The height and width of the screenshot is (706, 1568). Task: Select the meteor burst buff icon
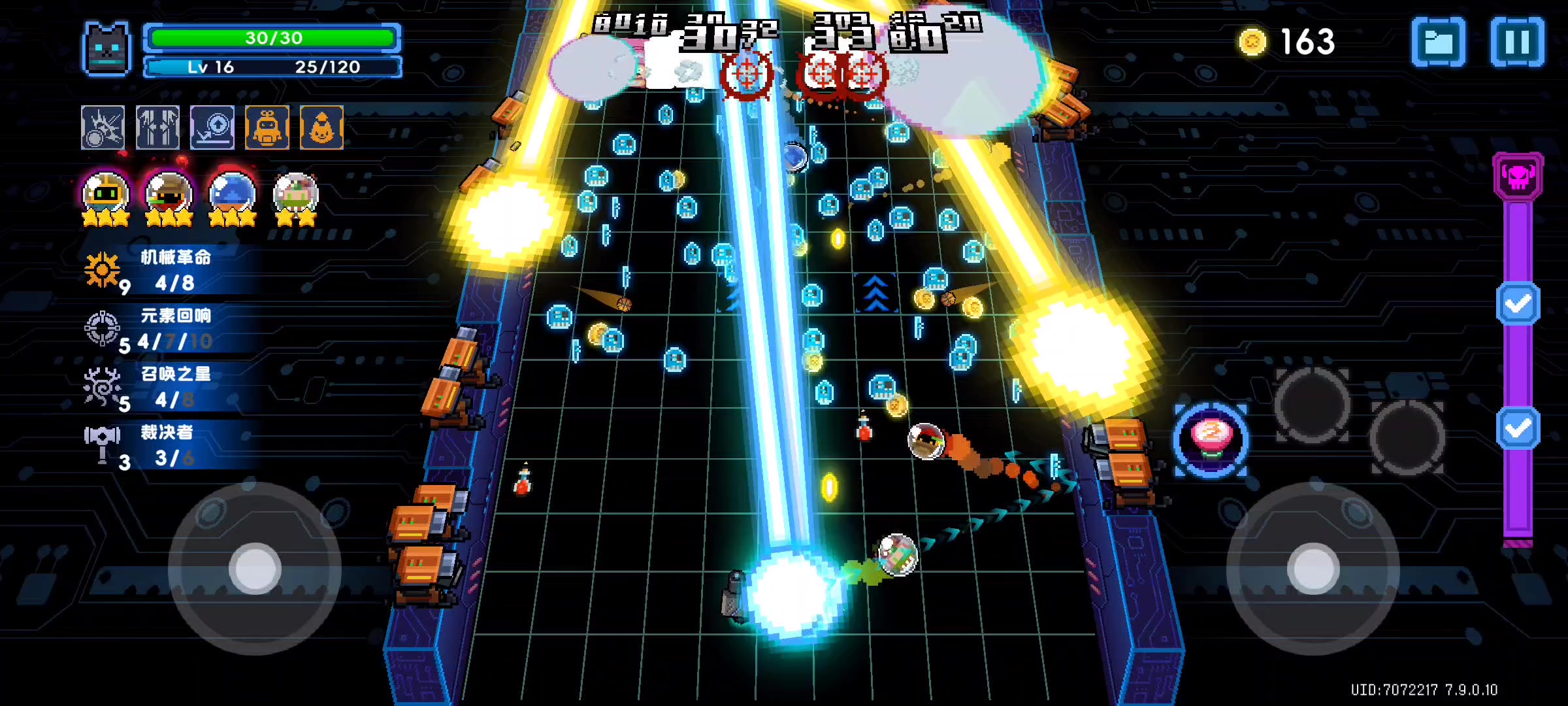tap(103, 127)
